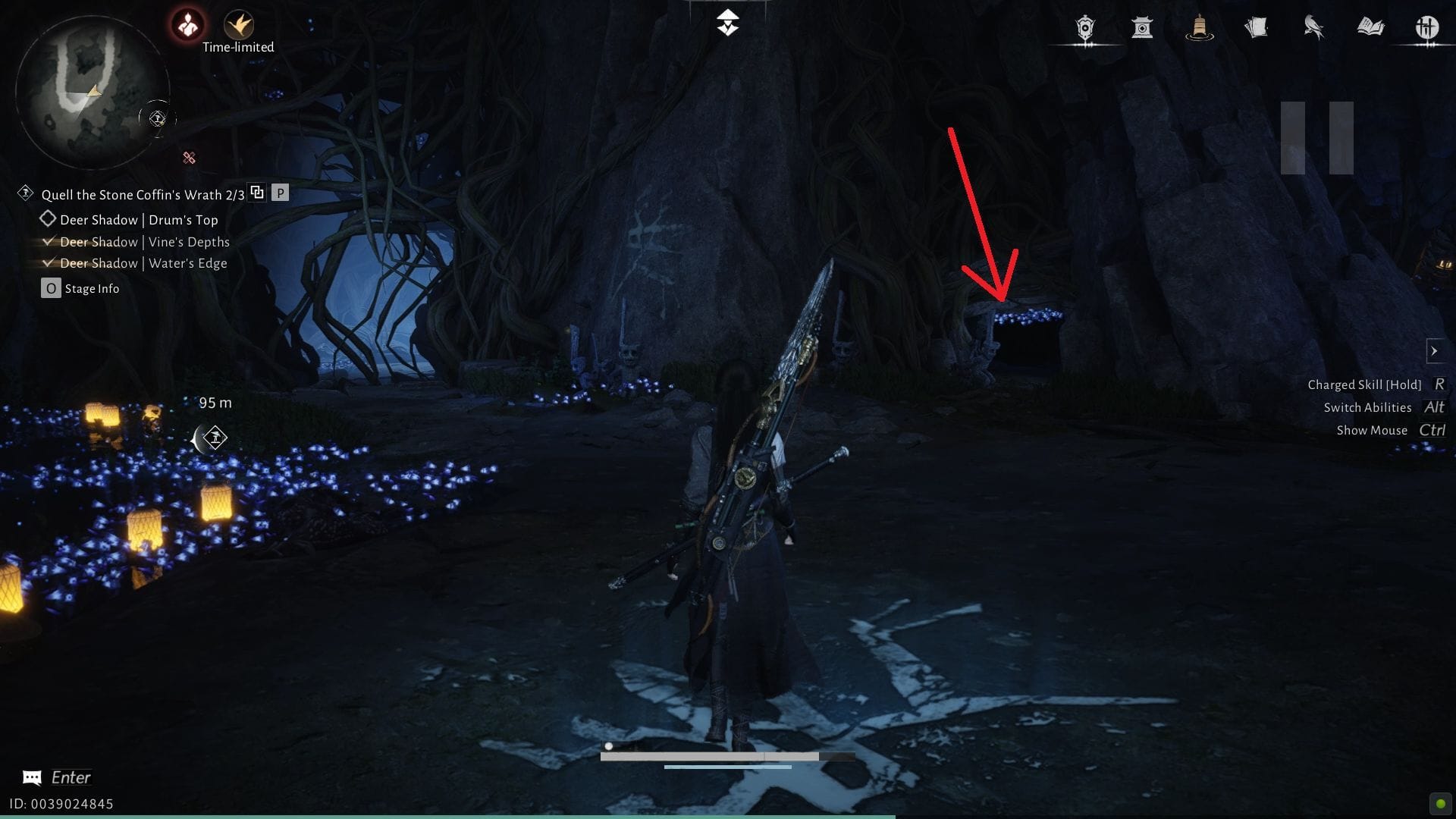The image size is (1456, 819).
Task: Toggle tracking for Deer Shadow | Drum's Top objective
Action: [x=48, y=219]
